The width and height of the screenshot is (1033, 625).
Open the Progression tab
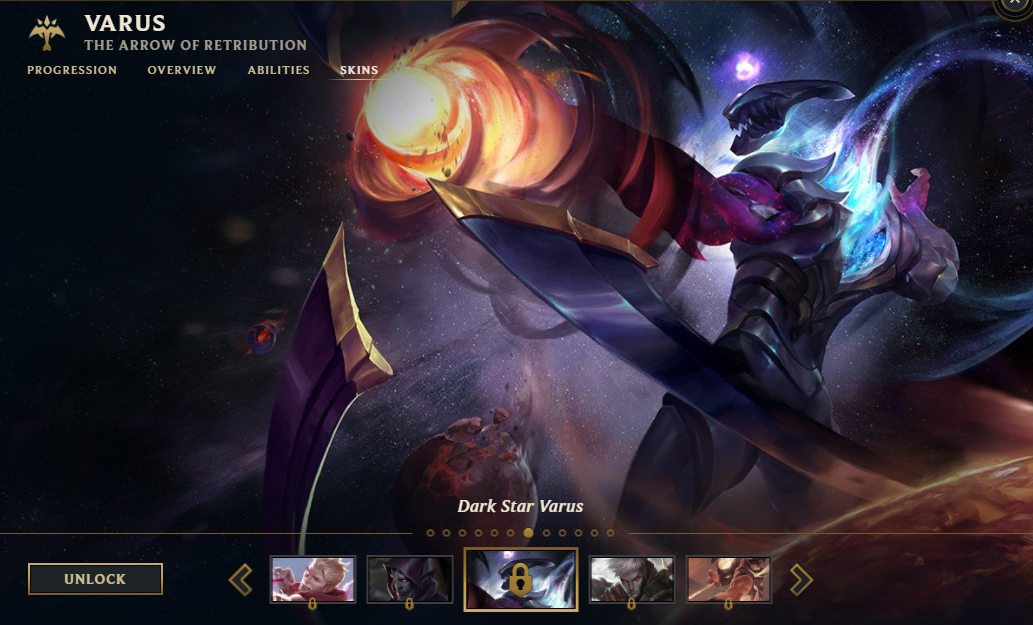pos(72,70)
